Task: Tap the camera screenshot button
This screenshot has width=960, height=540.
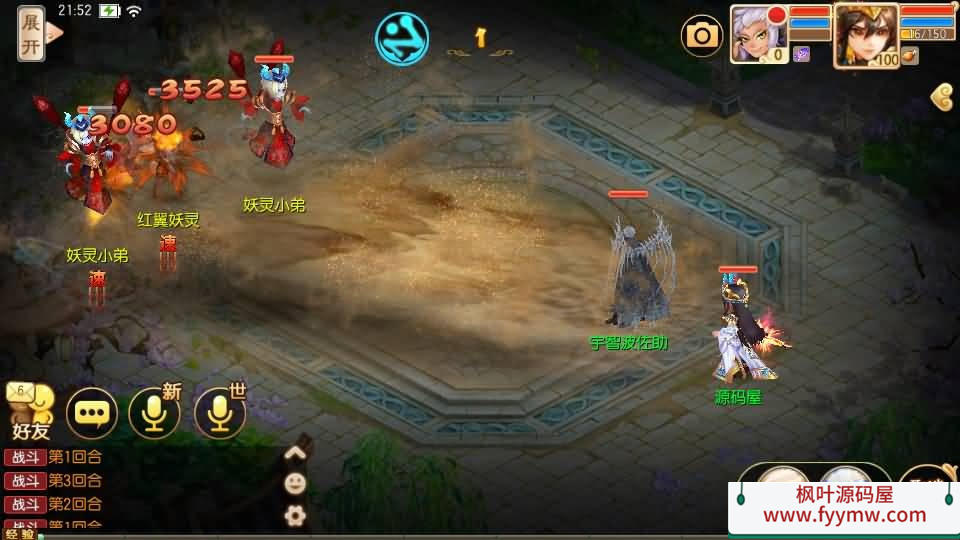Action: coord(702,36)
